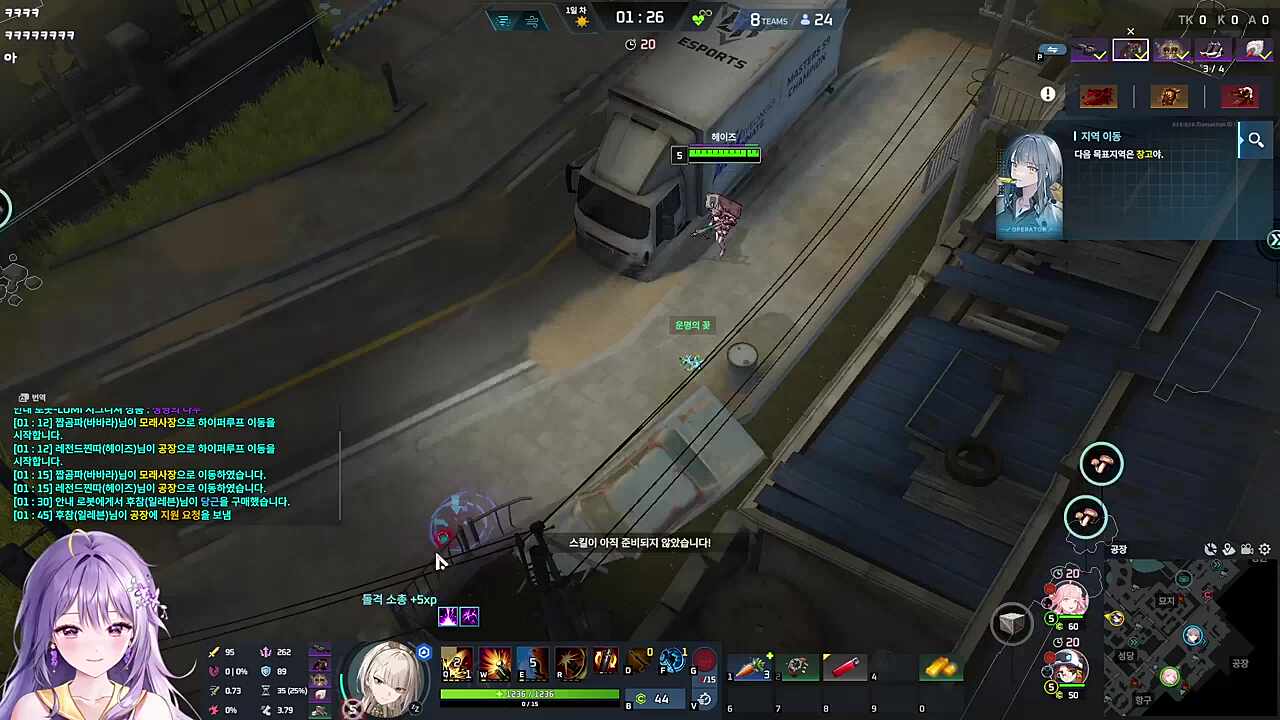Click the 공장 area label above the minimap

(x=1117, y=549)
